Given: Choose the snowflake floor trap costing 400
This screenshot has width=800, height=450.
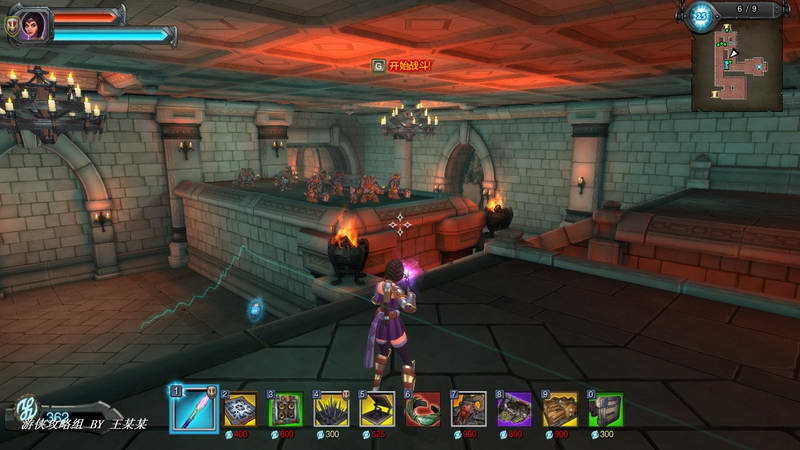Looking at the screenshot, I should click(240, 409).
